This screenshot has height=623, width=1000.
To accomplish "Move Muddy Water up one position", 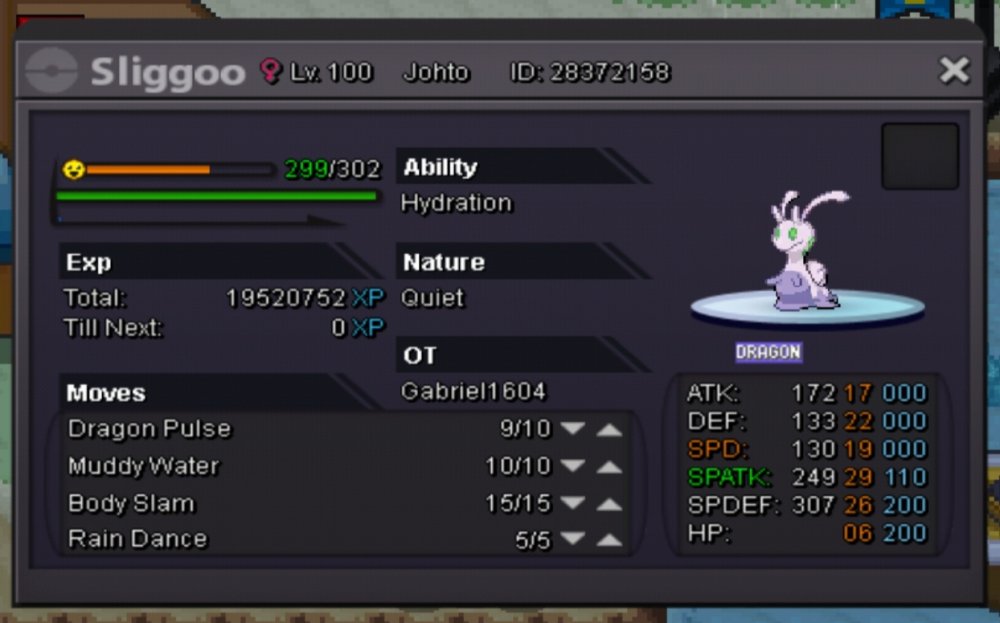I will click(609, 466).
